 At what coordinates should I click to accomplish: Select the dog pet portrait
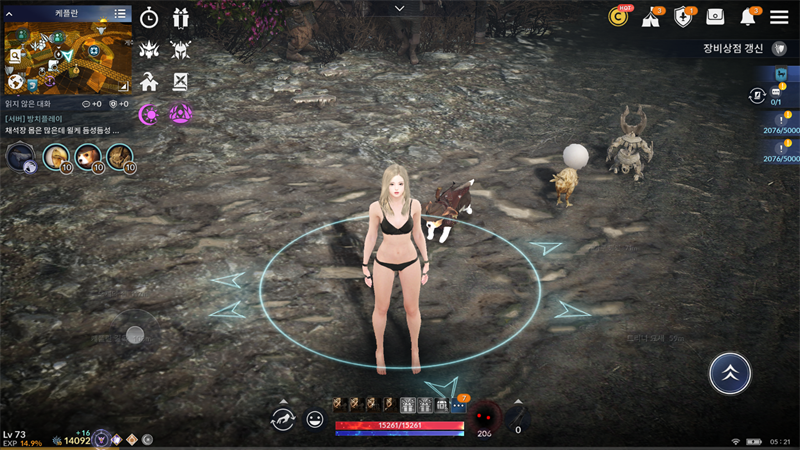tap(88, 156)
